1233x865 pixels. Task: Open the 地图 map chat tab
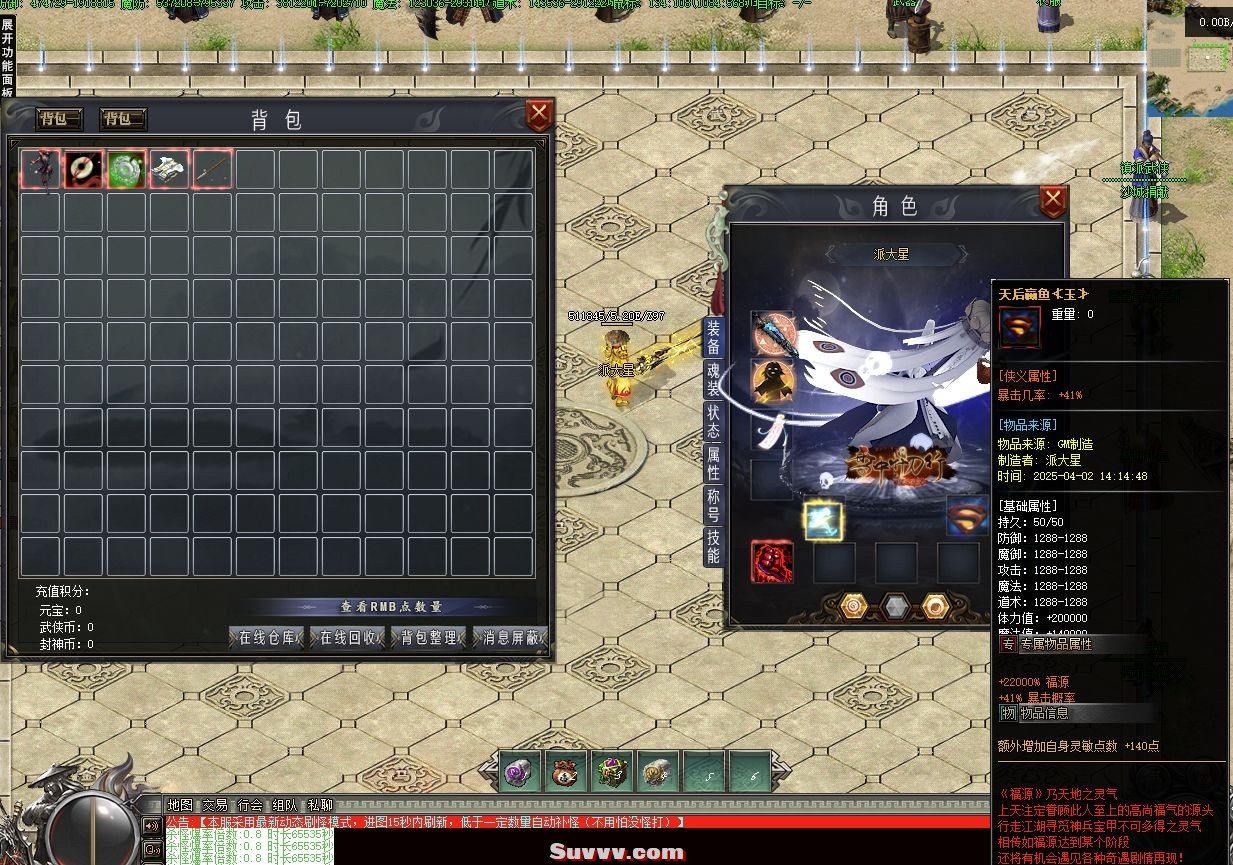pos(180,805)
